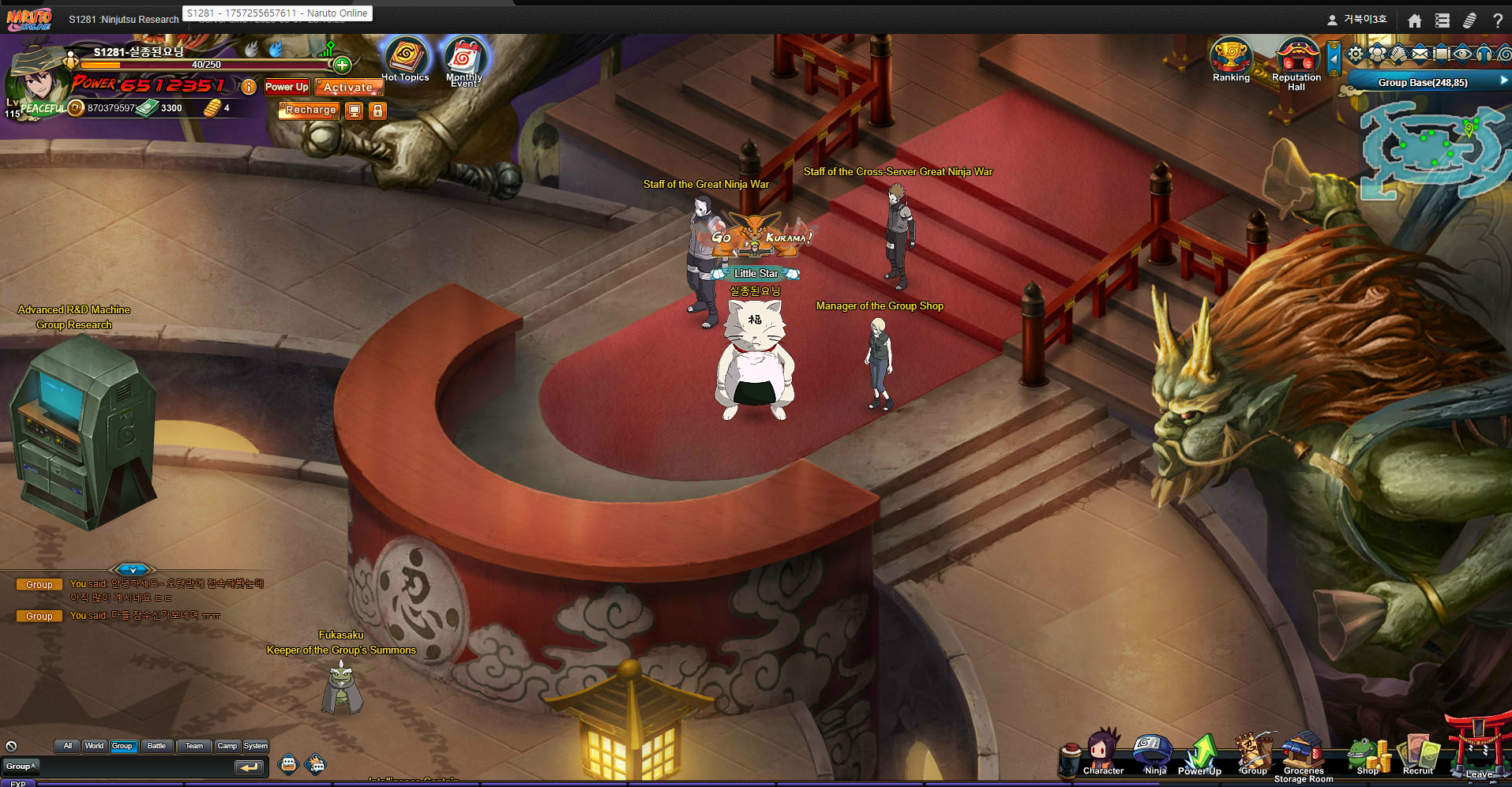The height and width of the screenshot is (787, 1512).
Task: Switch chat to the World tab
Action: coord(94,746)
